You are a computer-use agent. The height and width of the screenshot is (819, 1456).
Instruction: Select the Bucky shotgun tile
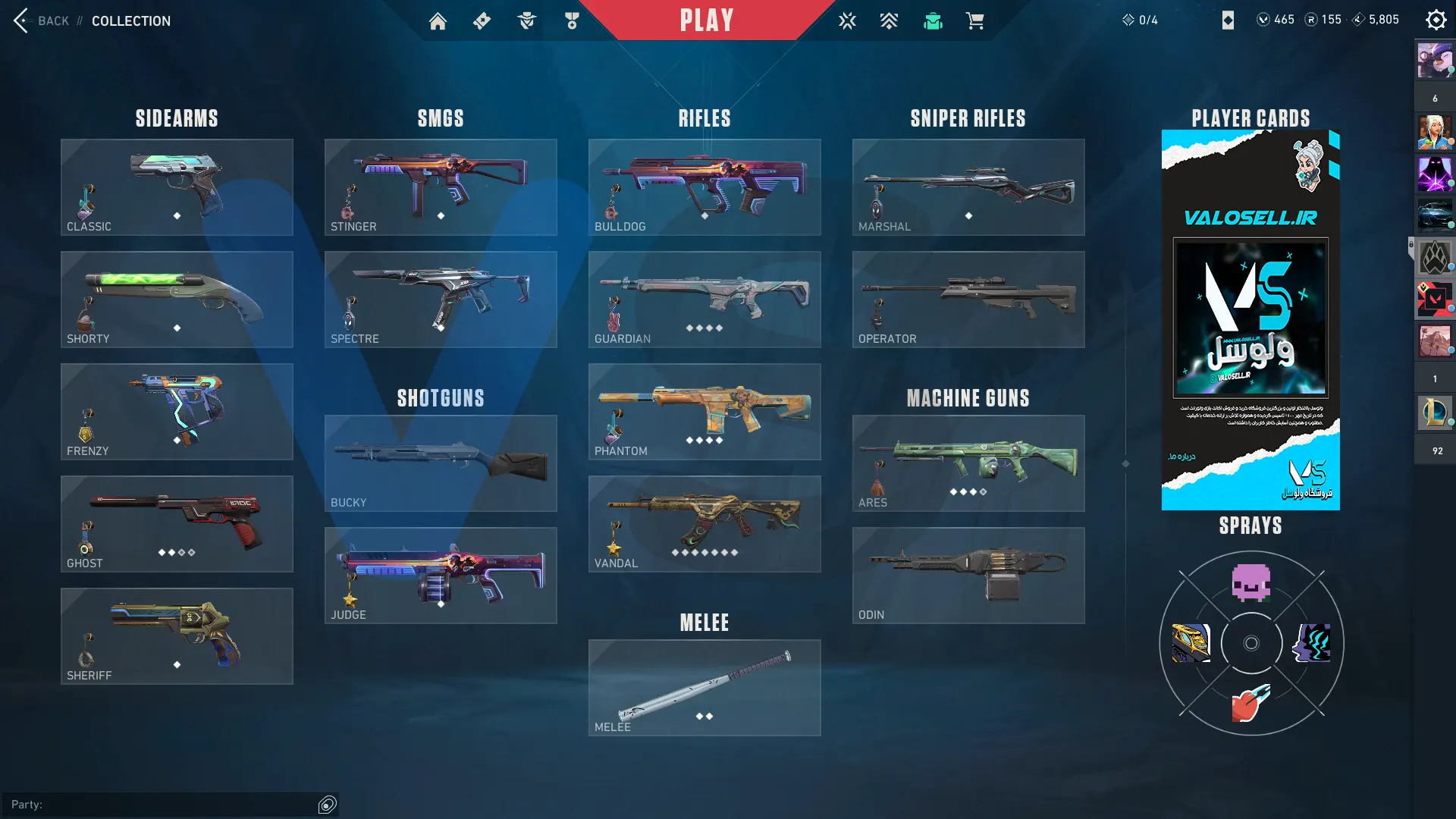click(x=441, y=463)
